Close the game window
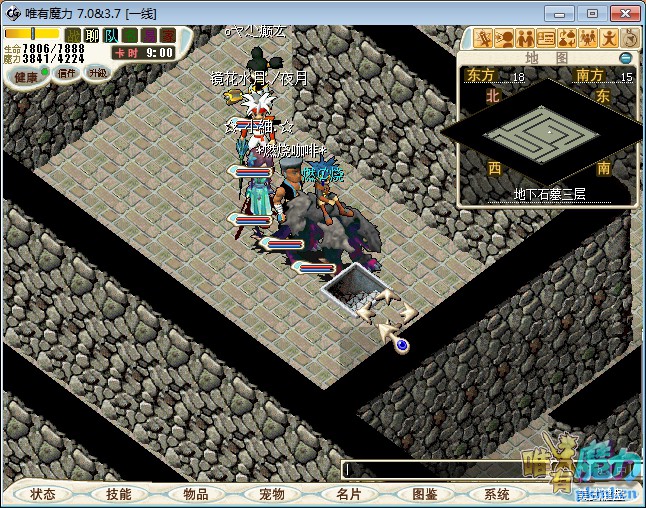The image size is (646, 508). [x=621, y=12]
